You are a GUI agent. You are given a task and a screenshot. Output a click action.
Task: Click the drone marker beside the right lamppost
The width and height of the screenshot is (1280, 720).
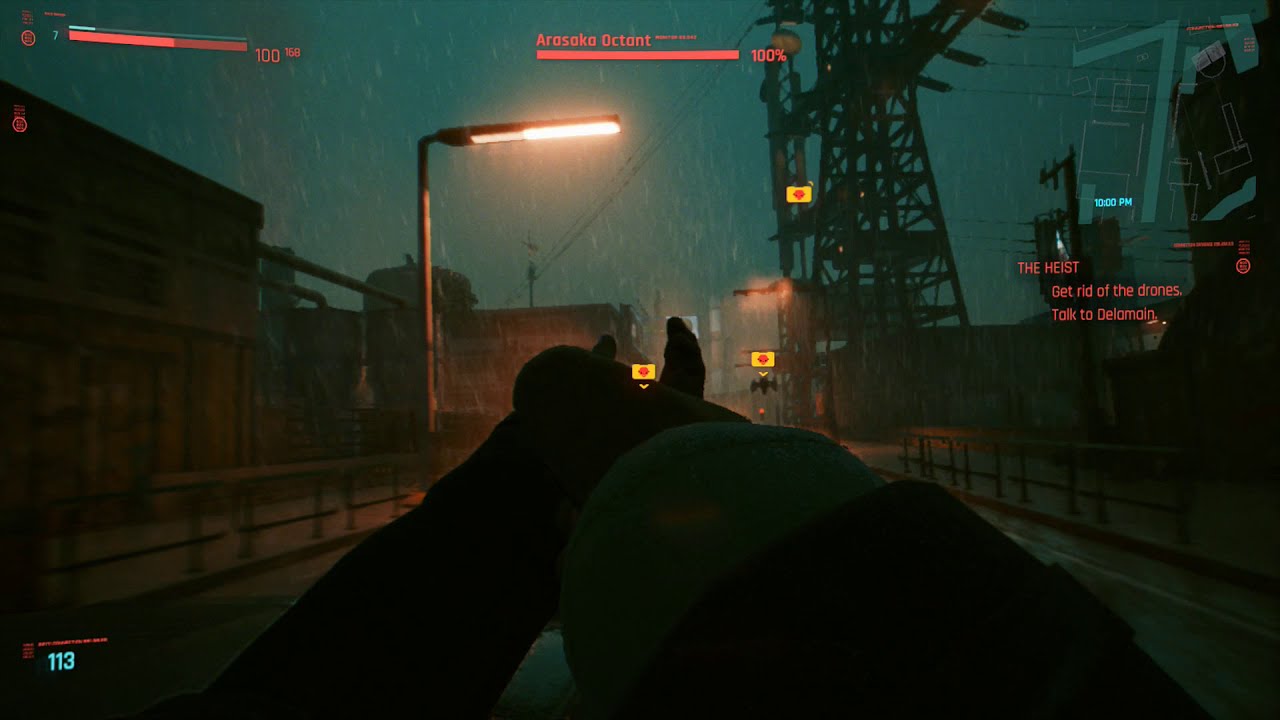(763, 356)
